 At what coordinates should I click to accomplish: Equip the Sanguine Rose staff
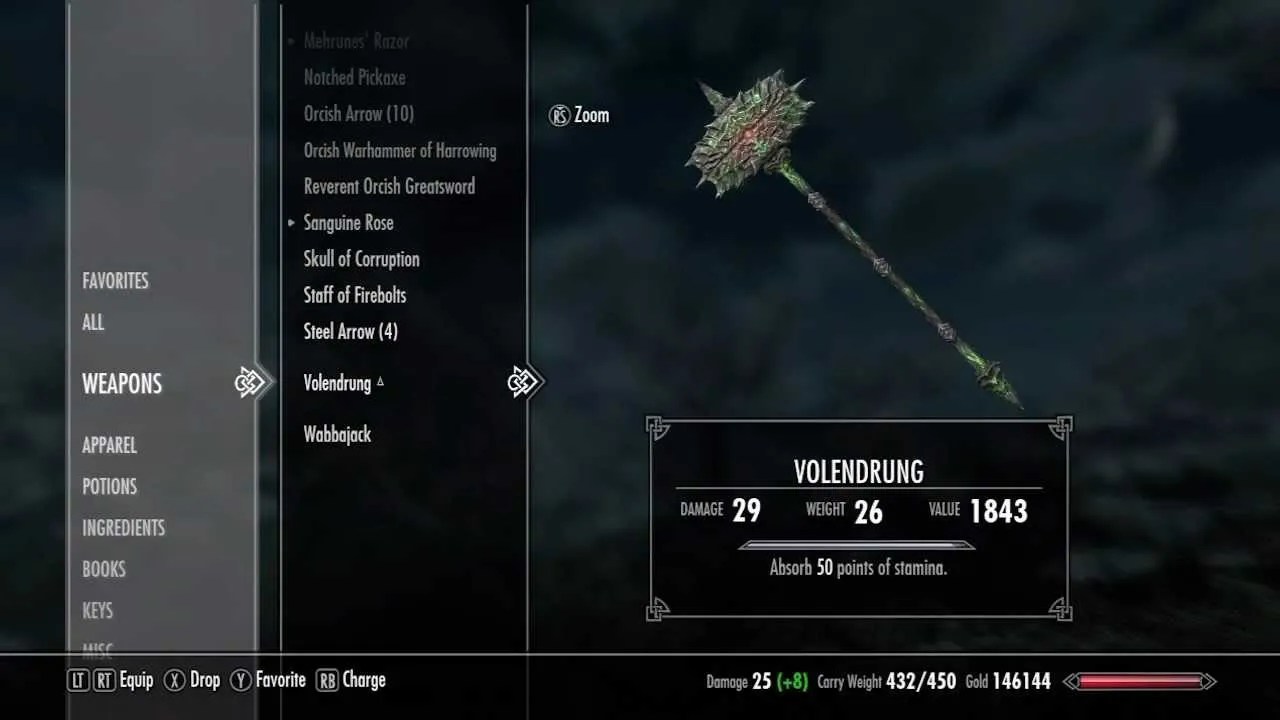coord(348,222)
